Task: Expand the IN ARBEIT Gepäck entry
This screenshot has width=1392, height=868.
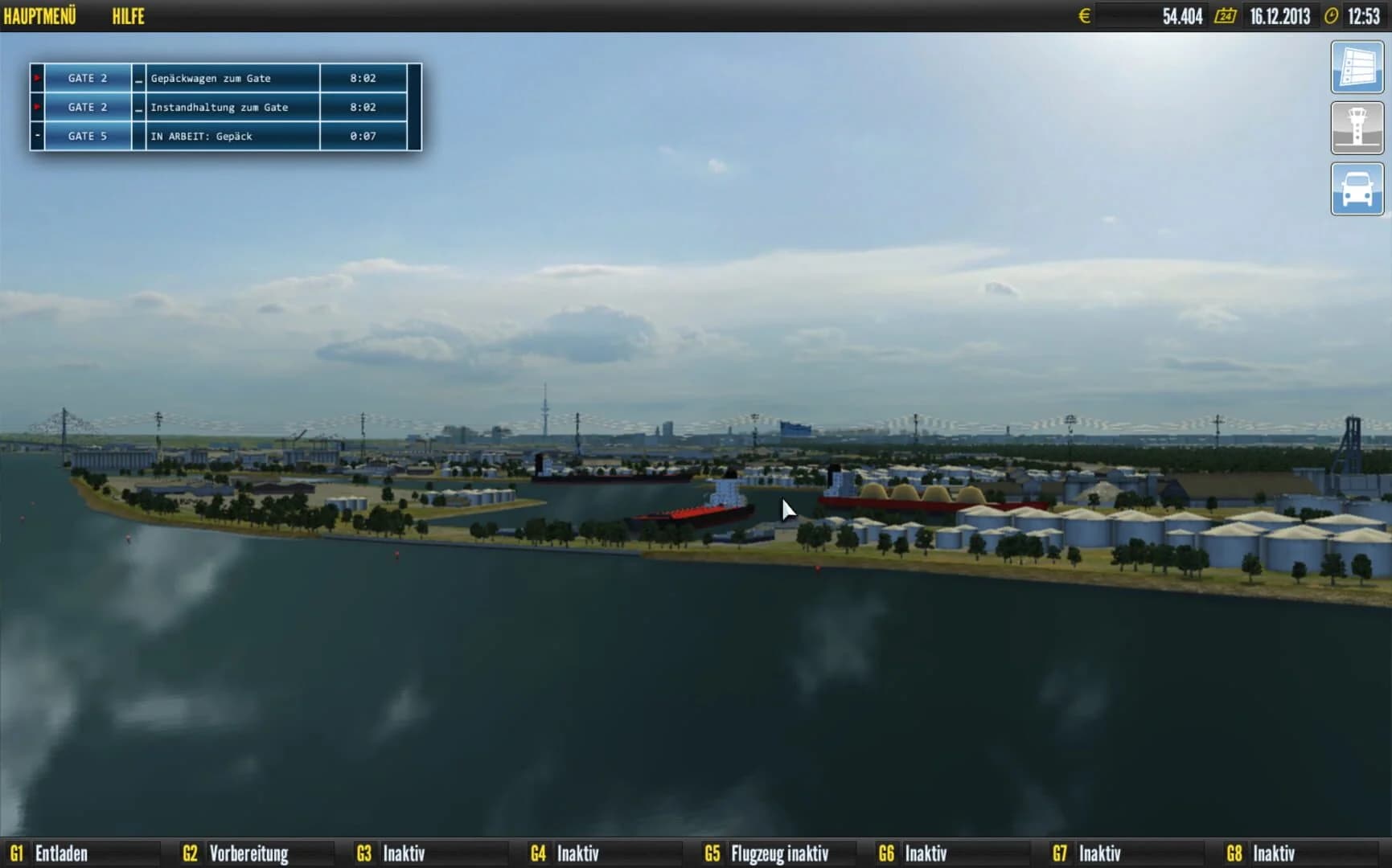Action: coord(200,136)
